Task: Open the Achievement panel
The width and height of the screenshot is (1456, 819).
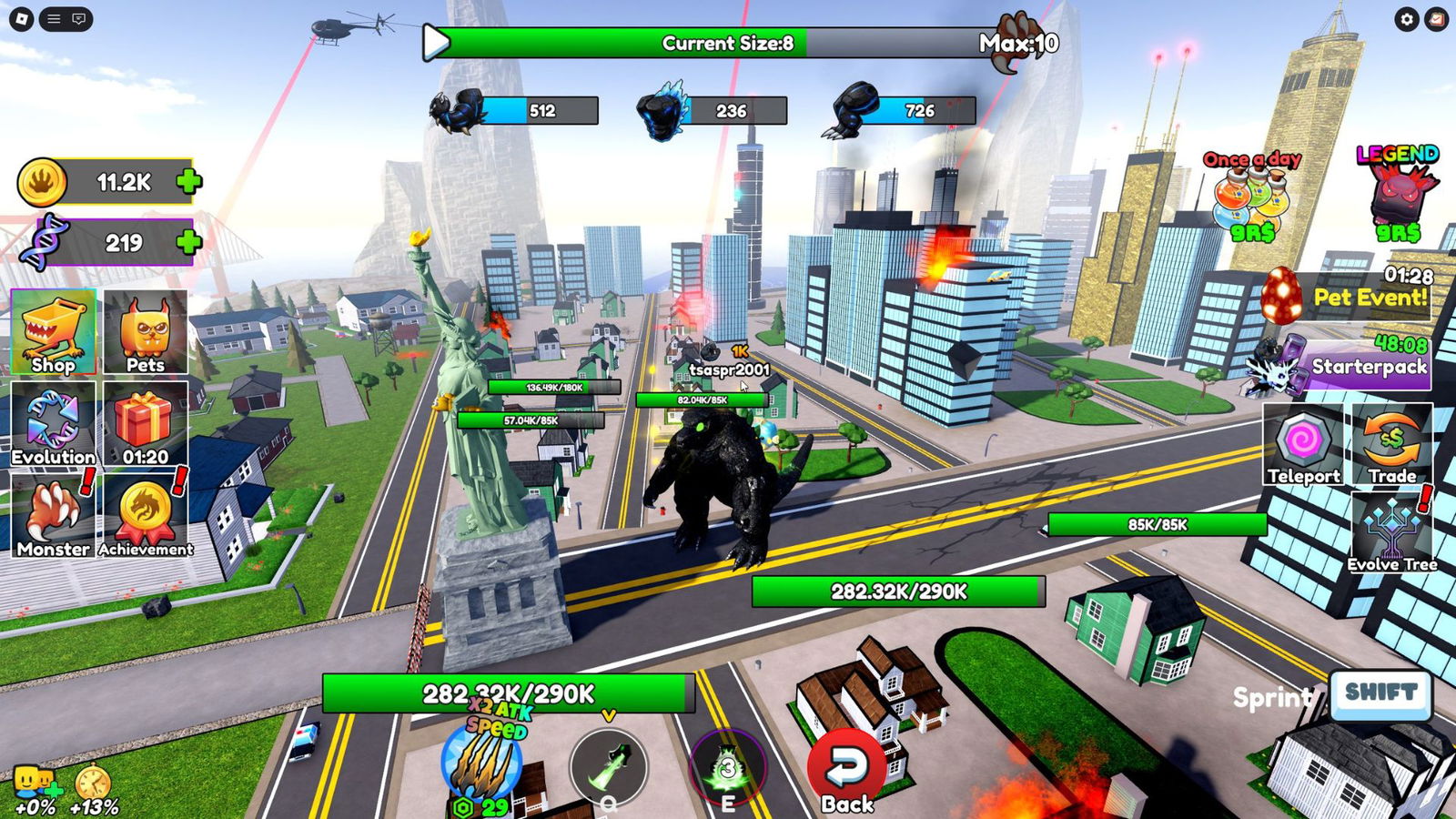Action: (x=146, y=516)
